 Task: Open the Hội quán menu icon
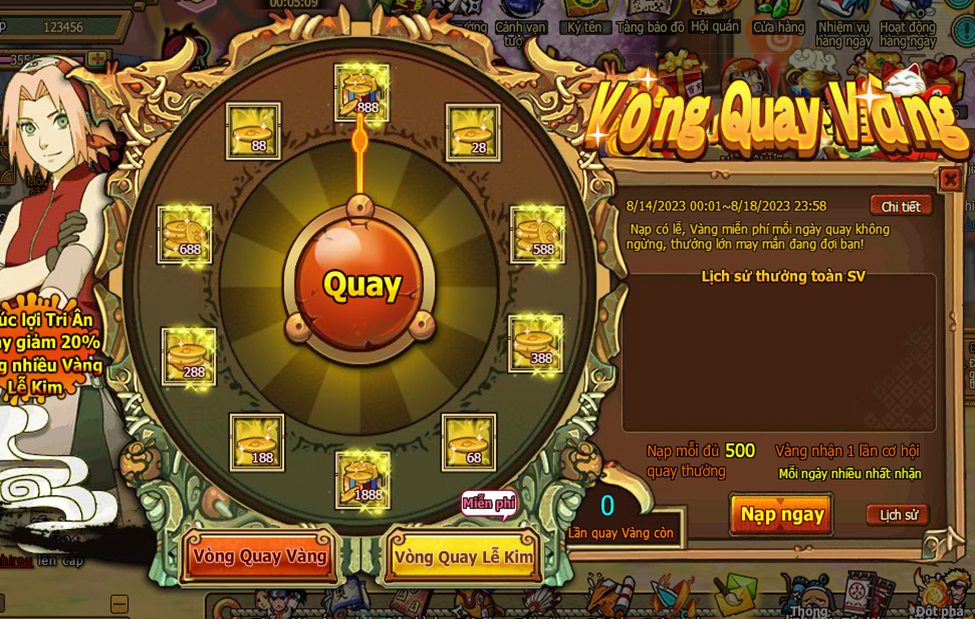(714, 25)
